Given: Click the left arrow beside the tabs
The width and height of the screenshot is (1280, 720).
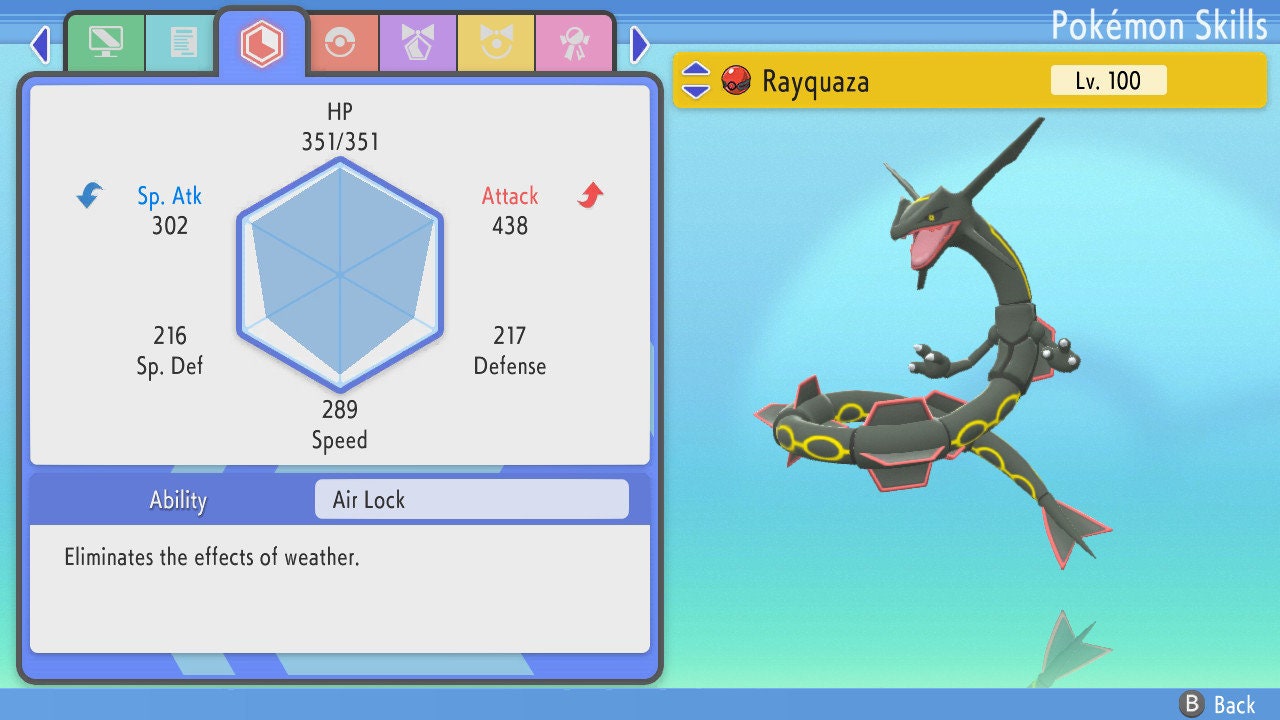Looking at the screenshot, I should 40,44.
